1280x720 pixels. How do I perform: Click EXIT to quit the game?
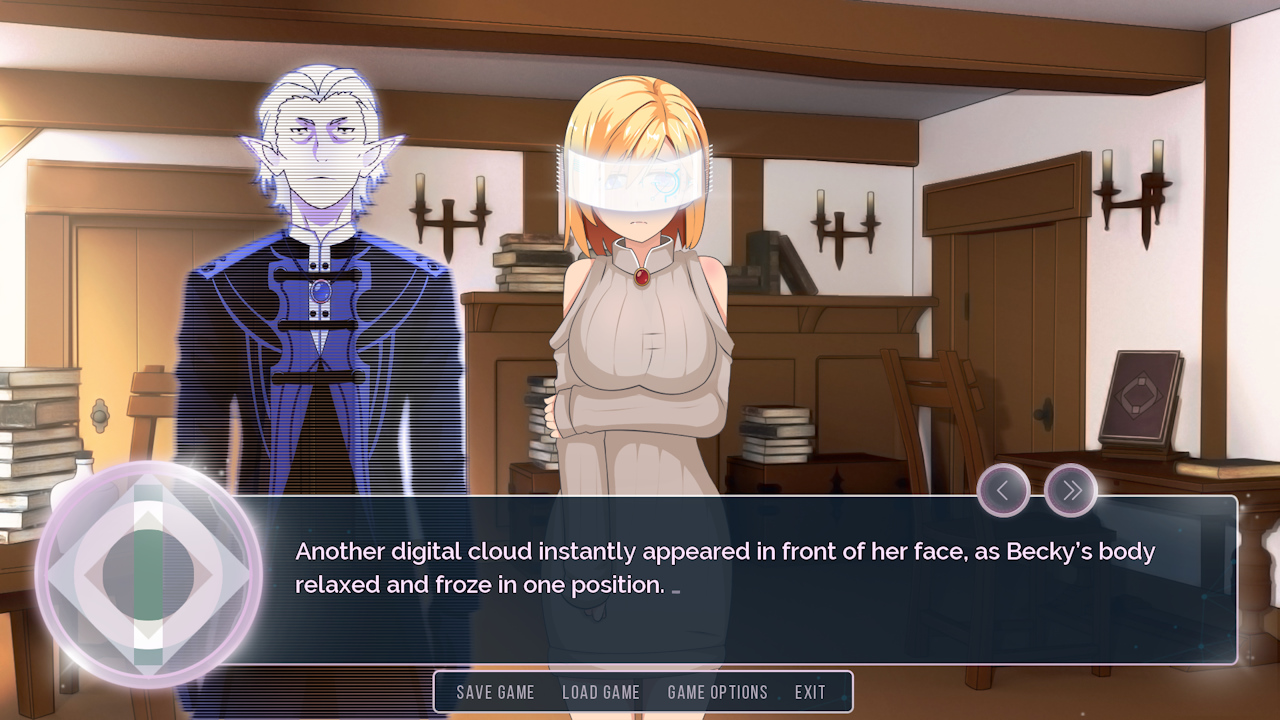tap(810, 692)
